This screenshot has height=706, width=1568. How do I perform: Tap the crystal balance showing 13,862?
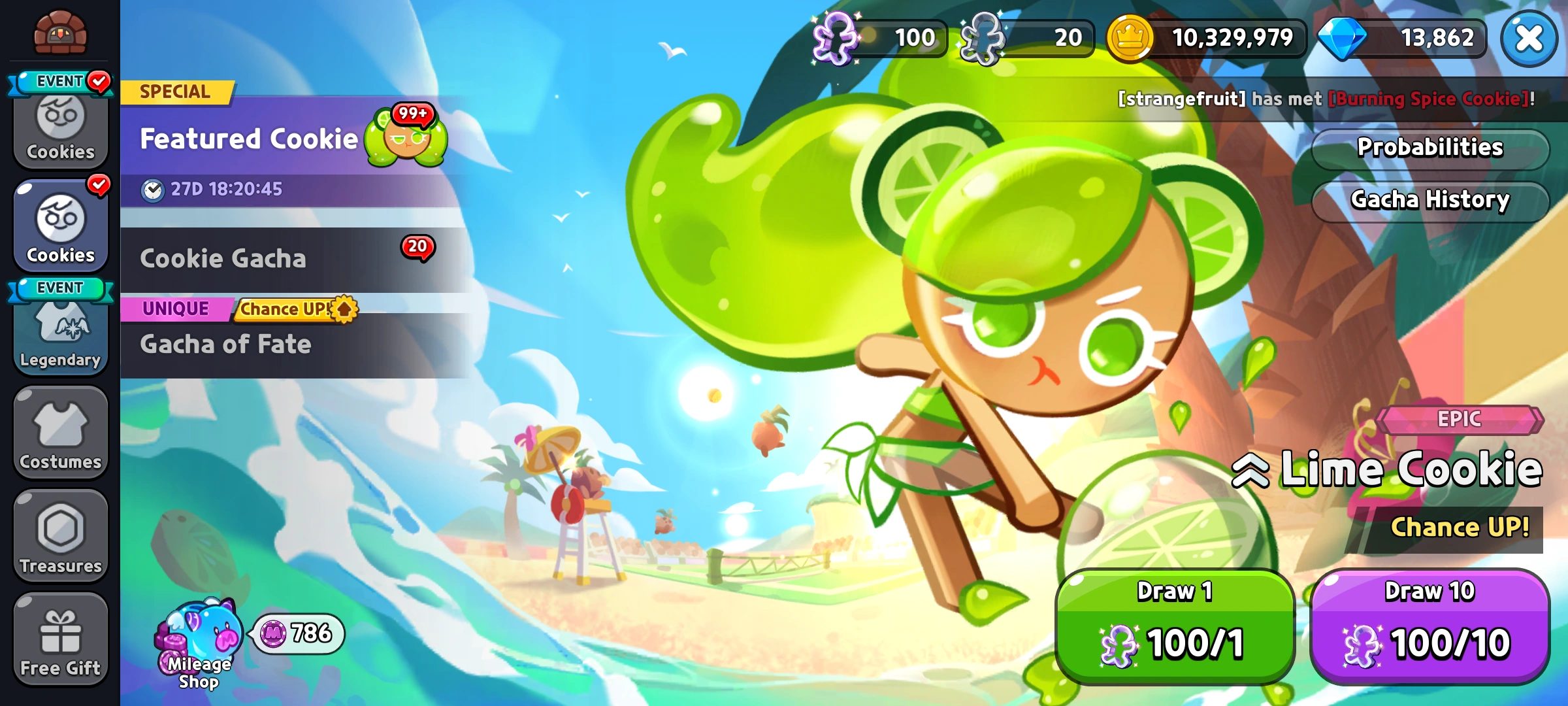[x=1398, y=37]
